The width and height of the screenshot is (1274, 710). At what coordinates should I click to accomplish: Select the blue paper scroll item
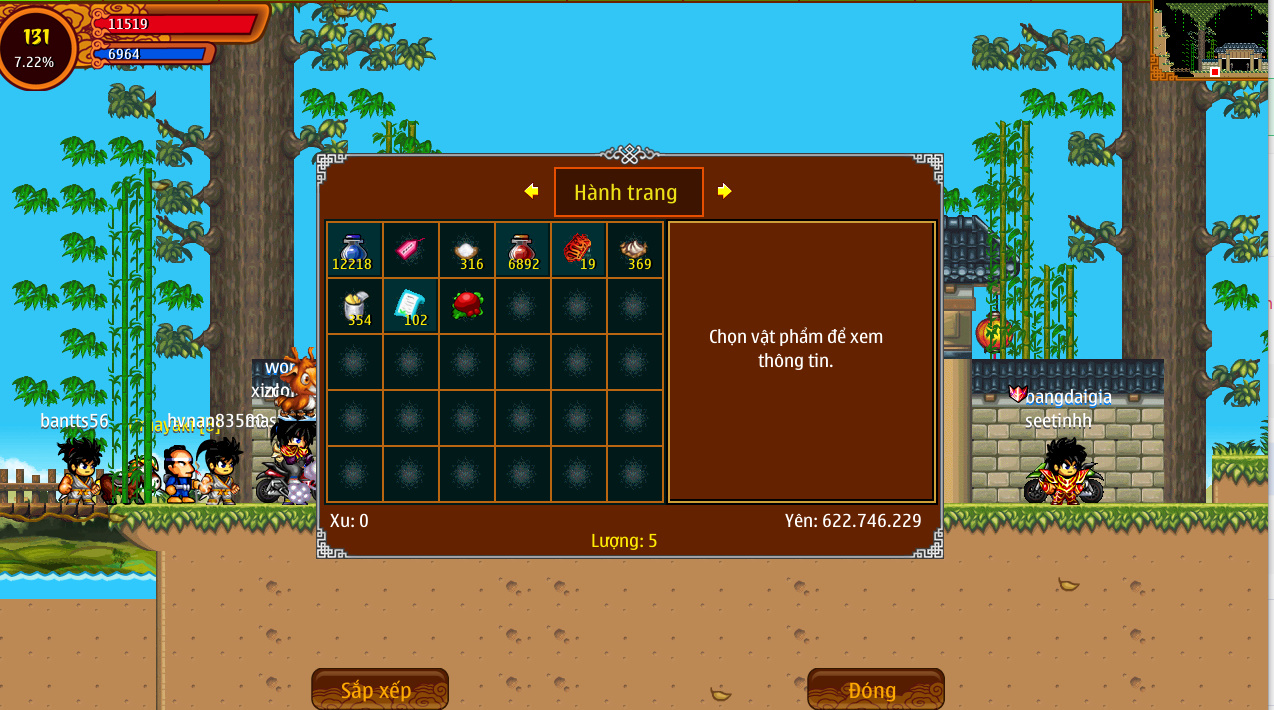tap(410, 306)
